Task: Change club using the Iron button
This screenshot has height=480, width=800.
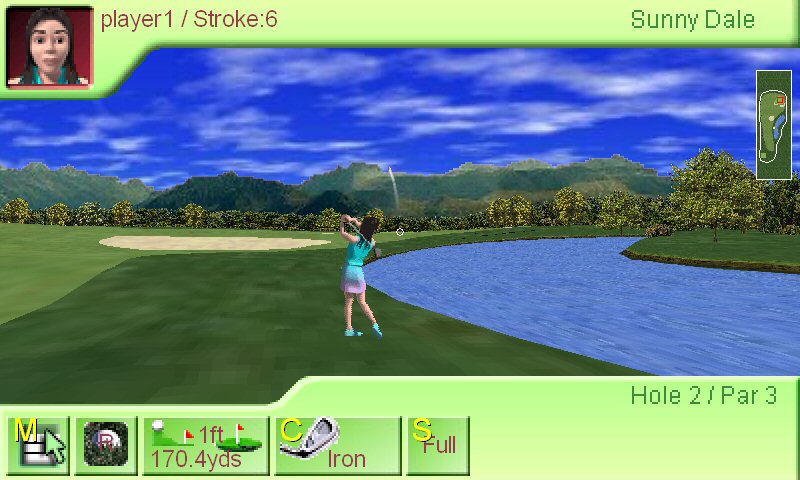Action: pos(339,445)
